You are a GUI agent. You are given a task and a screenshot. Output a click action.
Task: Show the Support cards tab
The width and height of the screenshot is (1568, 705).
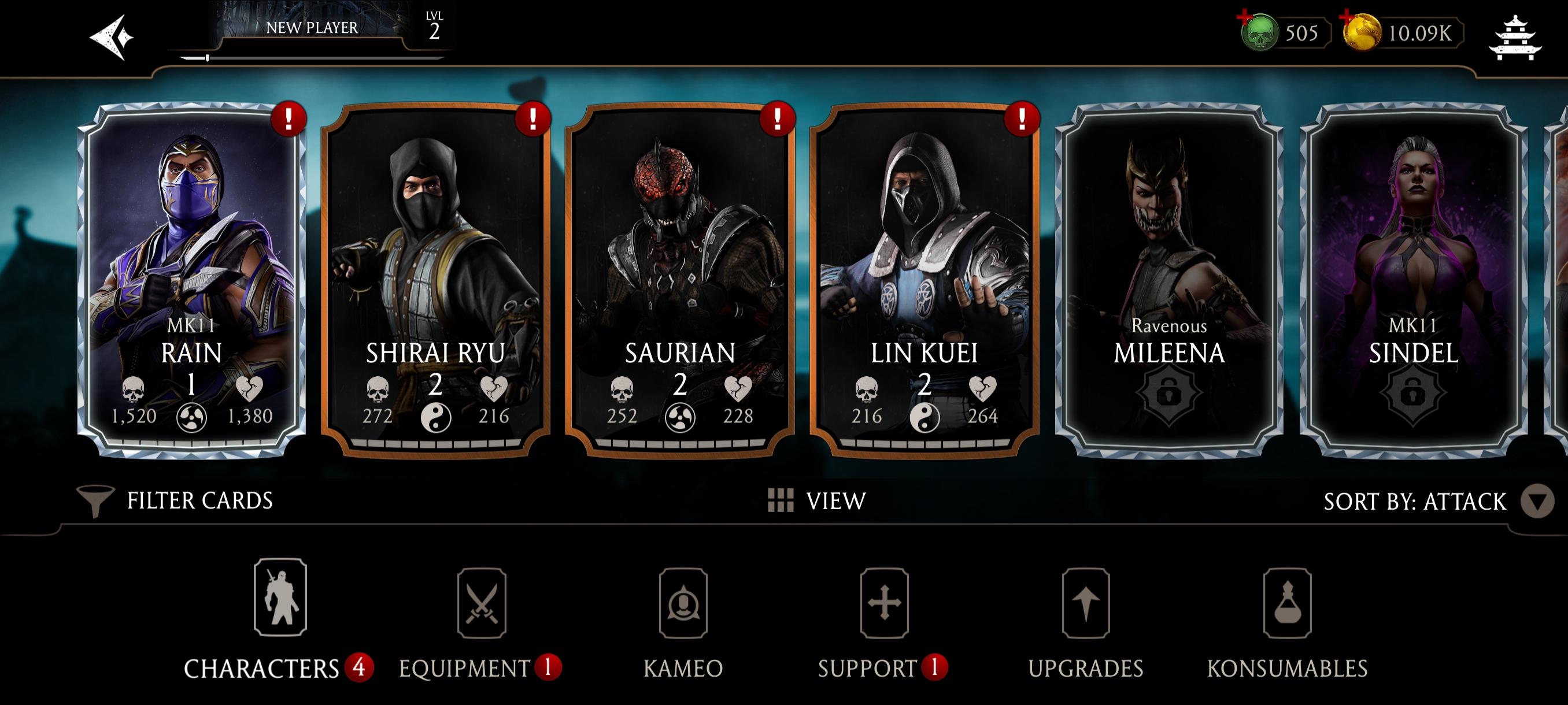click(884, 621)
